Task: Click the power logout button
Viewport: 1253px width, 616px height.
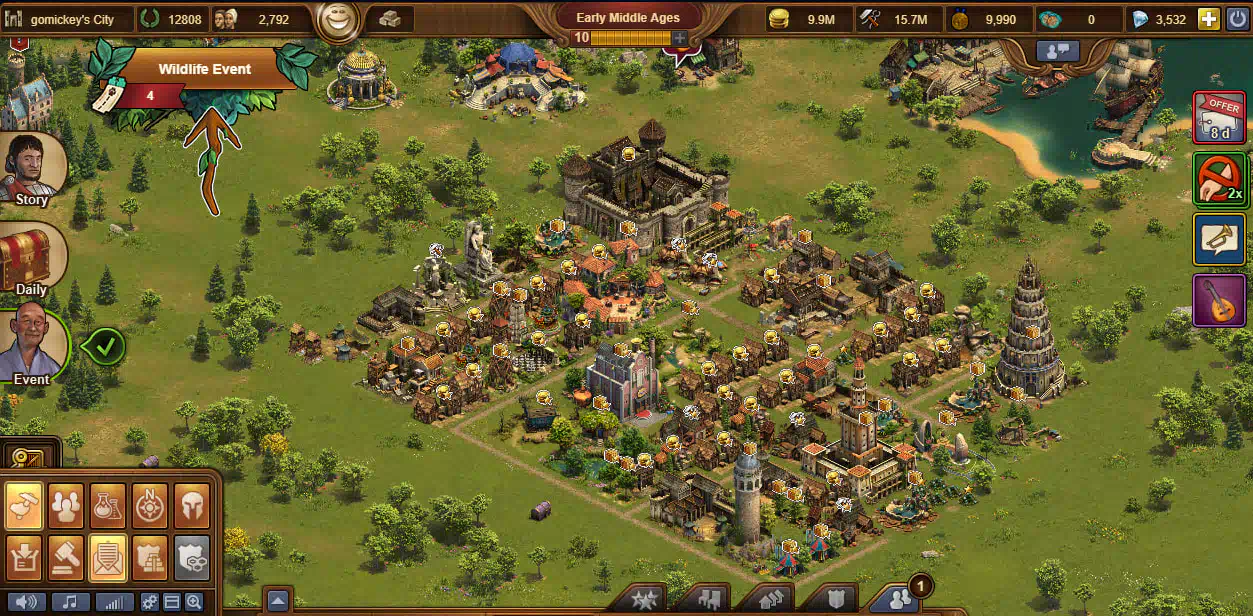Action: (x=1237, y=19)
